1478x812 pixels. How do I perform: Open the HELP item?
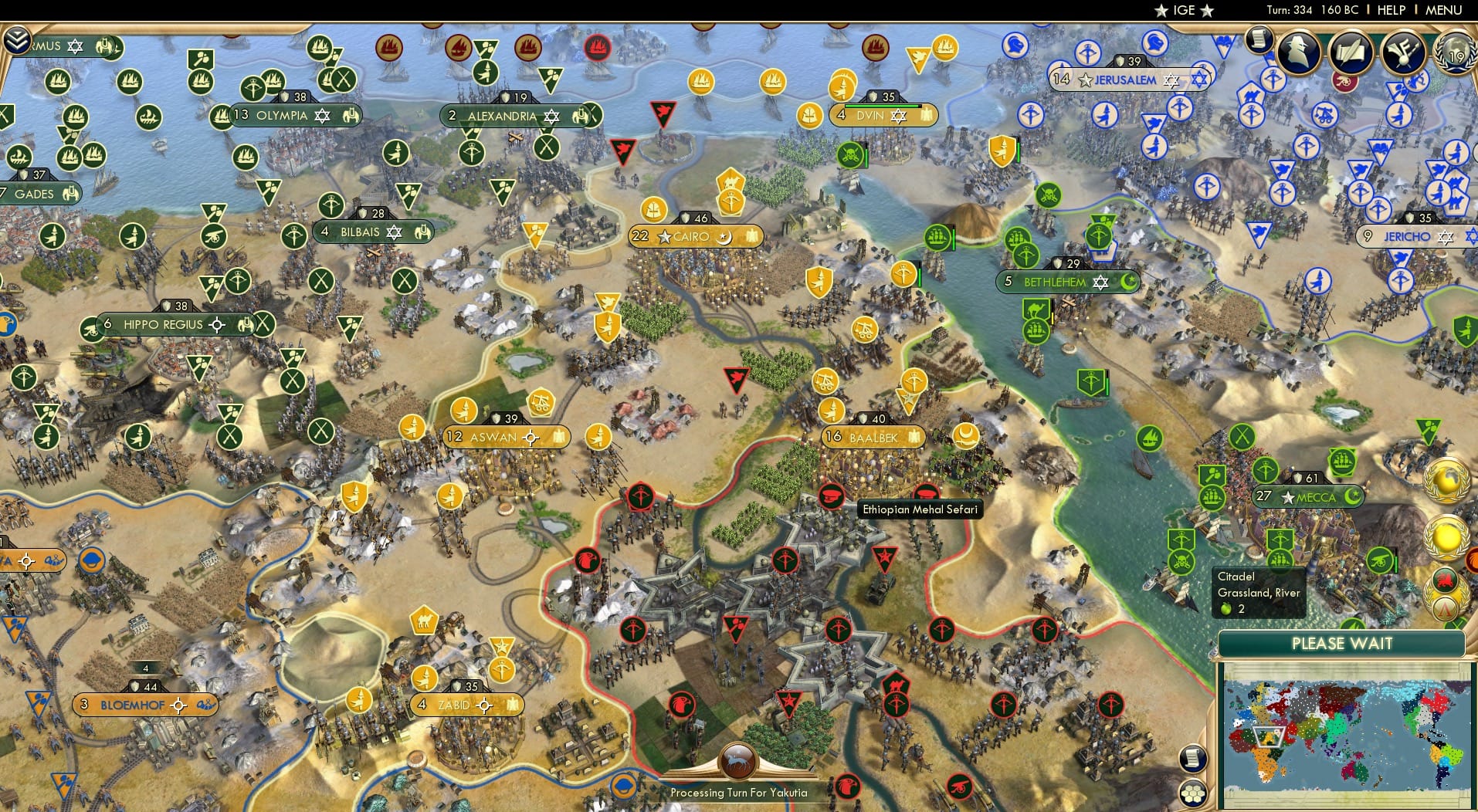(x=1392, y=10)
